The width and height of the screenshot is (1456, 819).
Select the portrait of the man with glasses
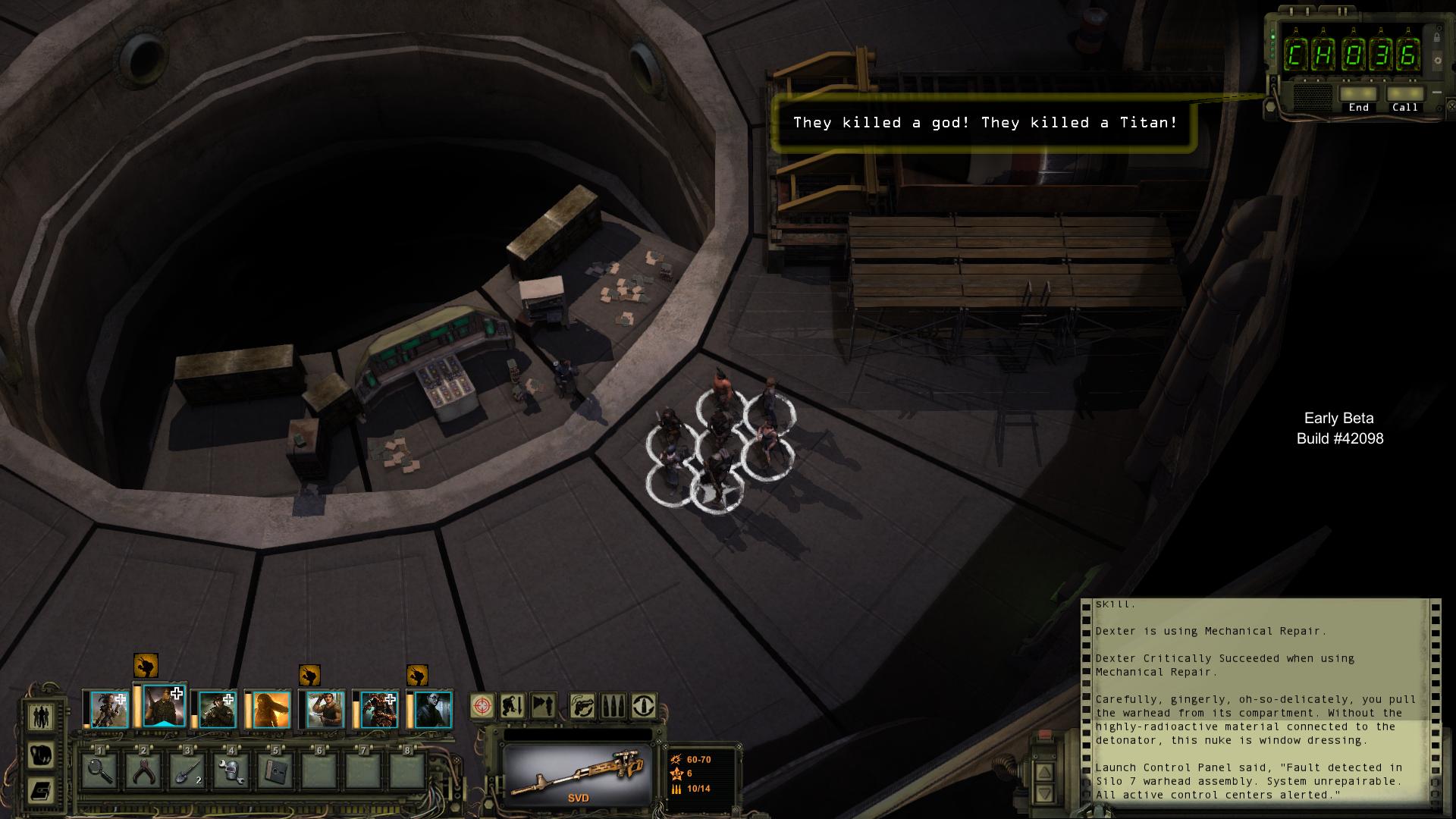click(x=433, y=709)
